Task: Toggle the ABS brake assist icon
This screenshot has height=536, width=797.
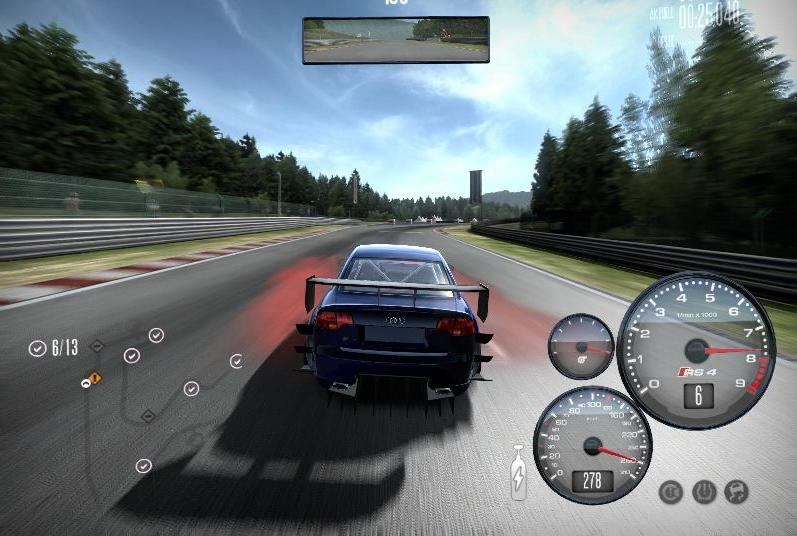Action: 670,491
